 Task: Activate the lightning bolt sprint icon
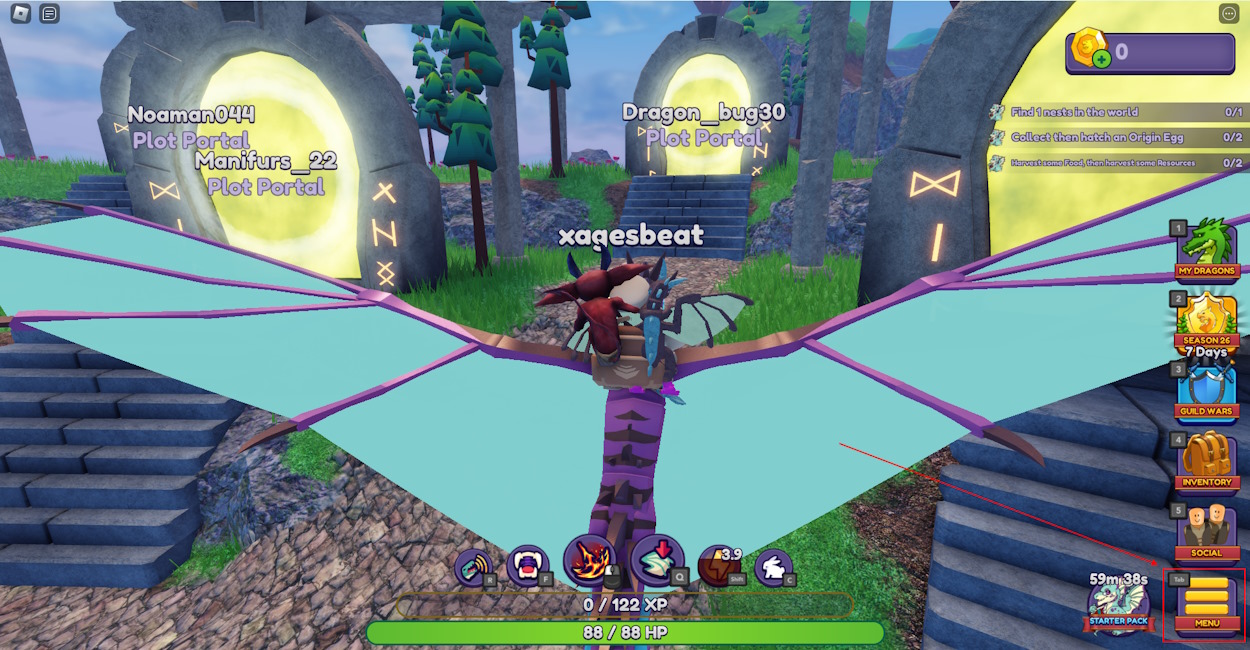[718, 565]
